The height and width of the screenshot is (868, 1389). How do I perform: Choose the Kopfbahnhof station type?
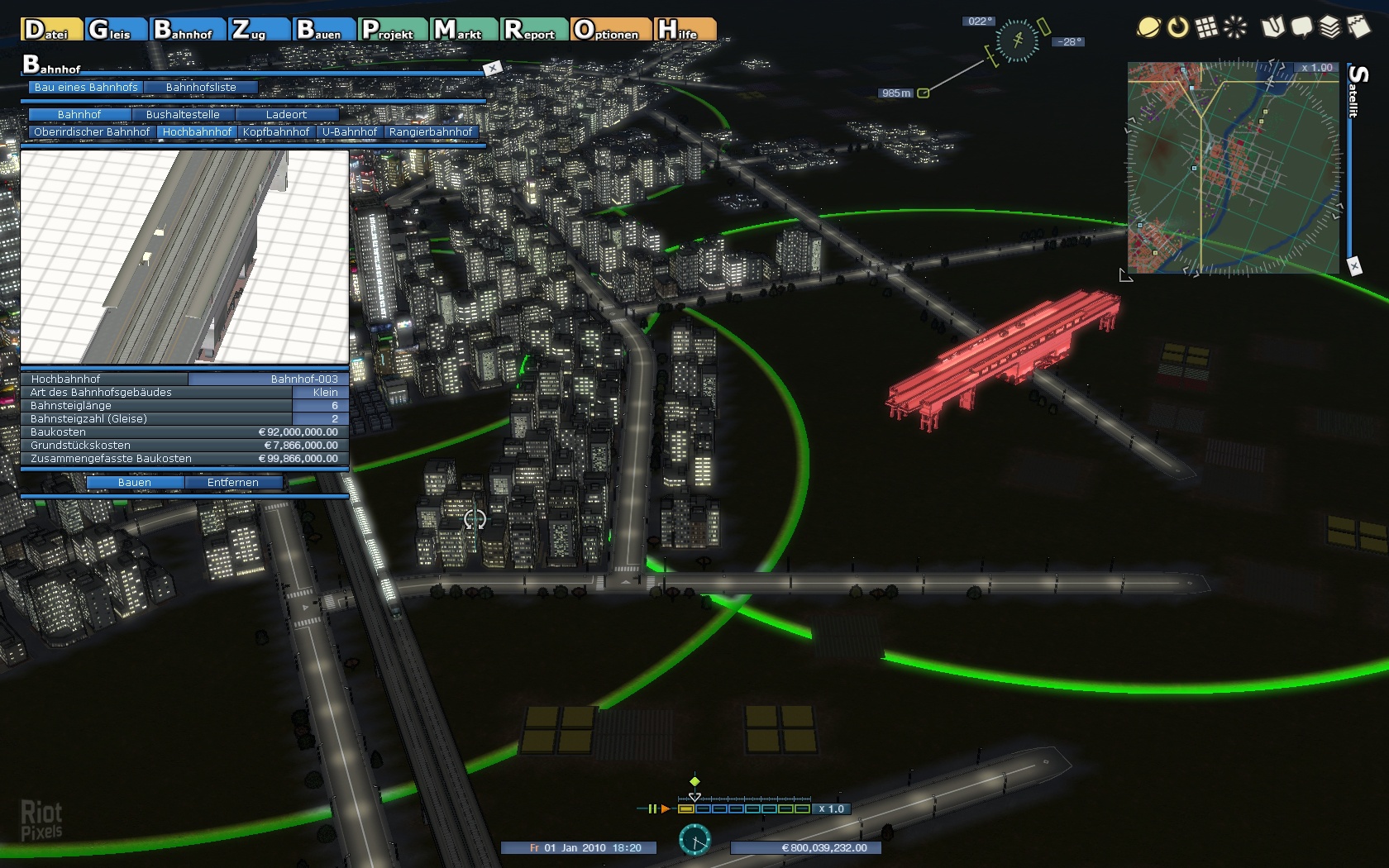(x=276, y=131)
